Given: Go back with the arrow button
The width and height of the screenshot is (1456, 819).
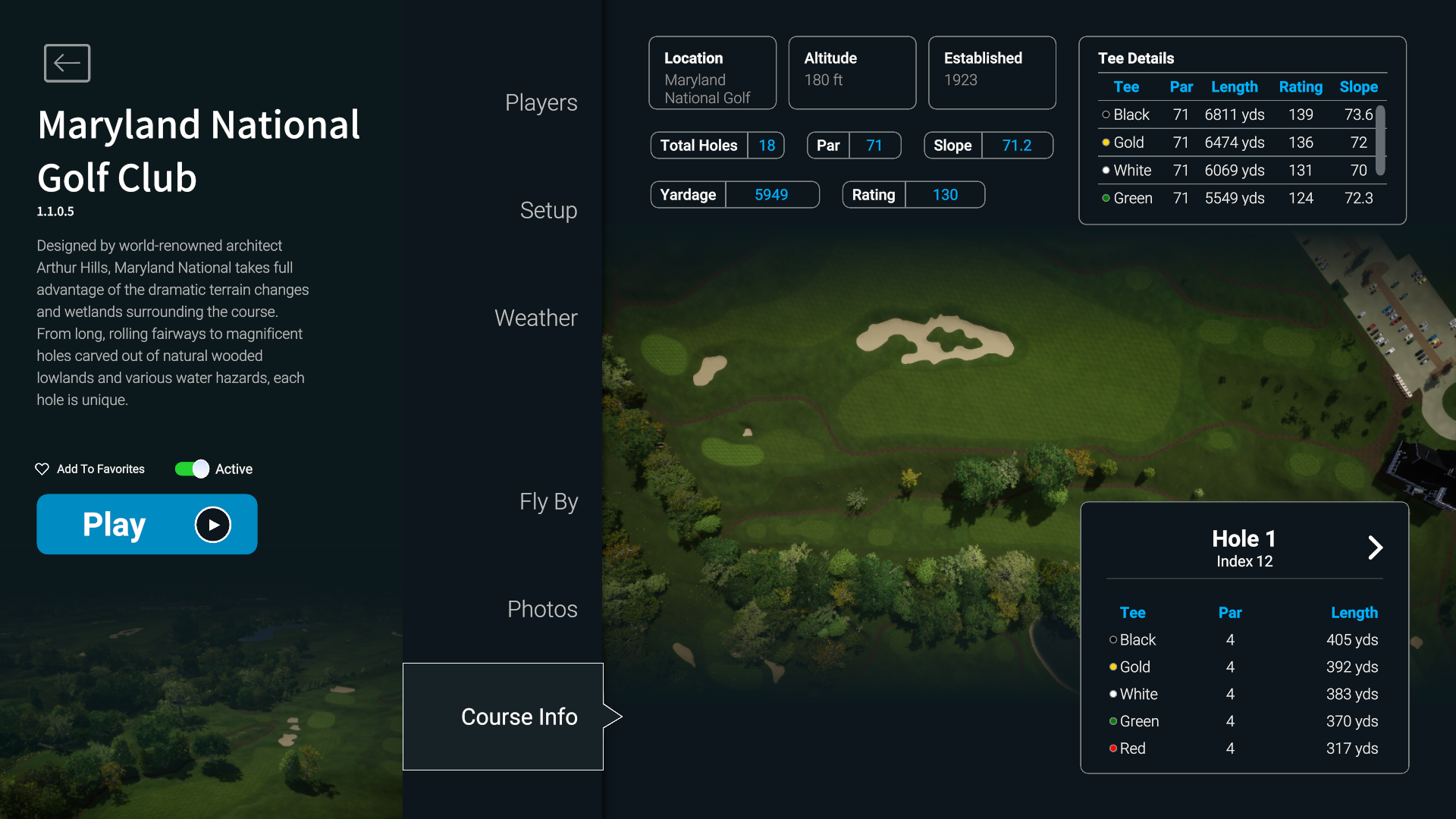Looking at the screenshot, I should [67, 63].
